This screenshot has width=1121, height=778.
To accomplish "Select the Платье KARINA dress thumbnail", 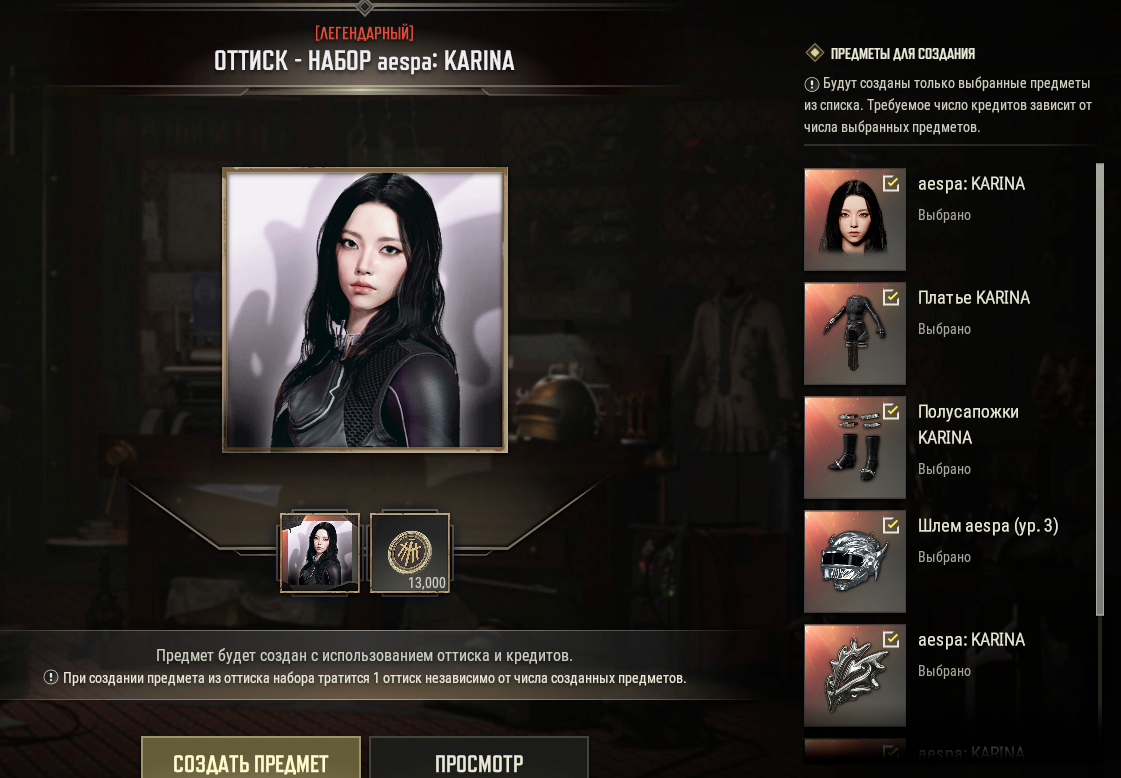I will pos(853,334).
